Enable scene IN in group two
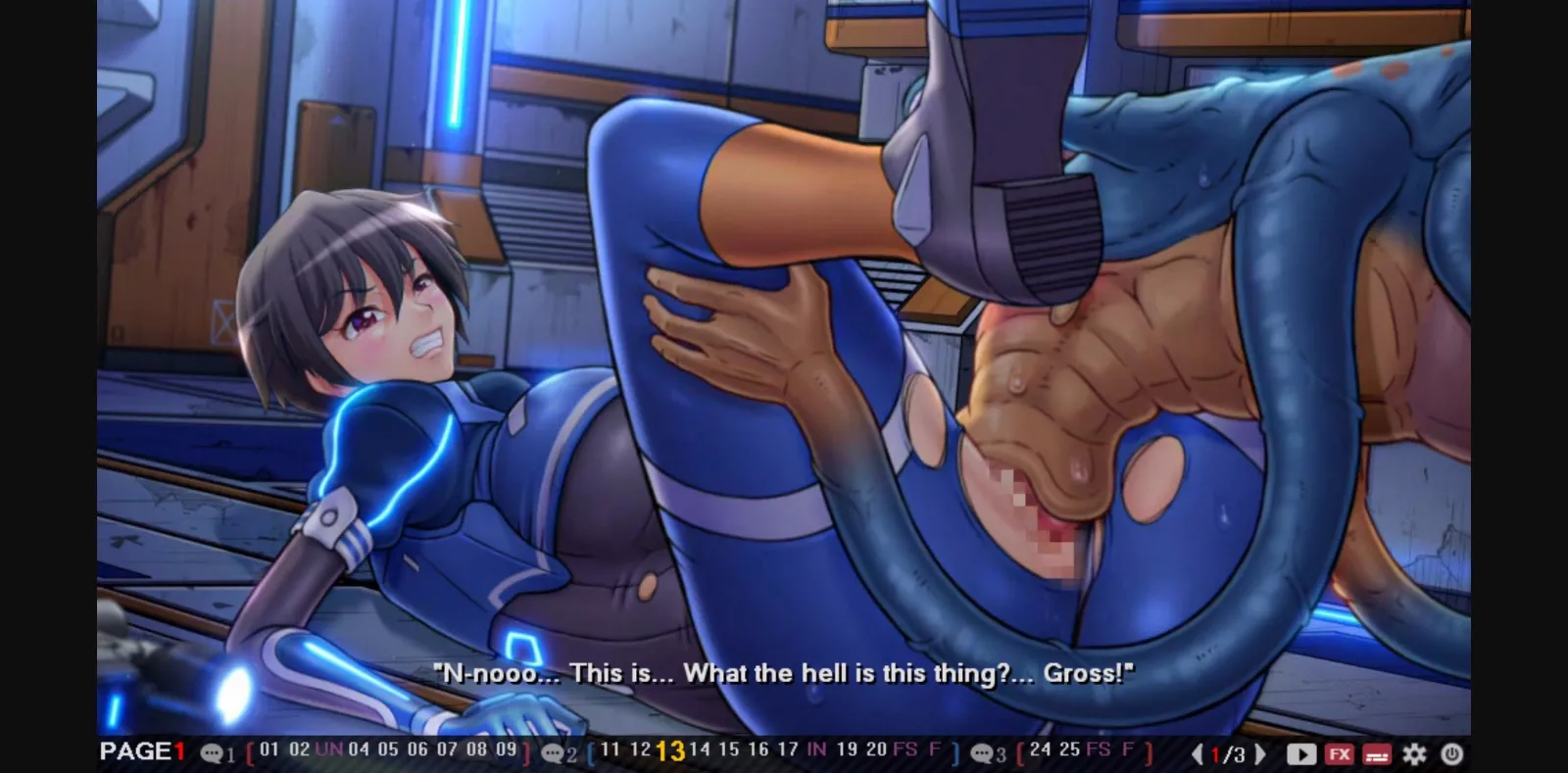 tap(816, 753)
